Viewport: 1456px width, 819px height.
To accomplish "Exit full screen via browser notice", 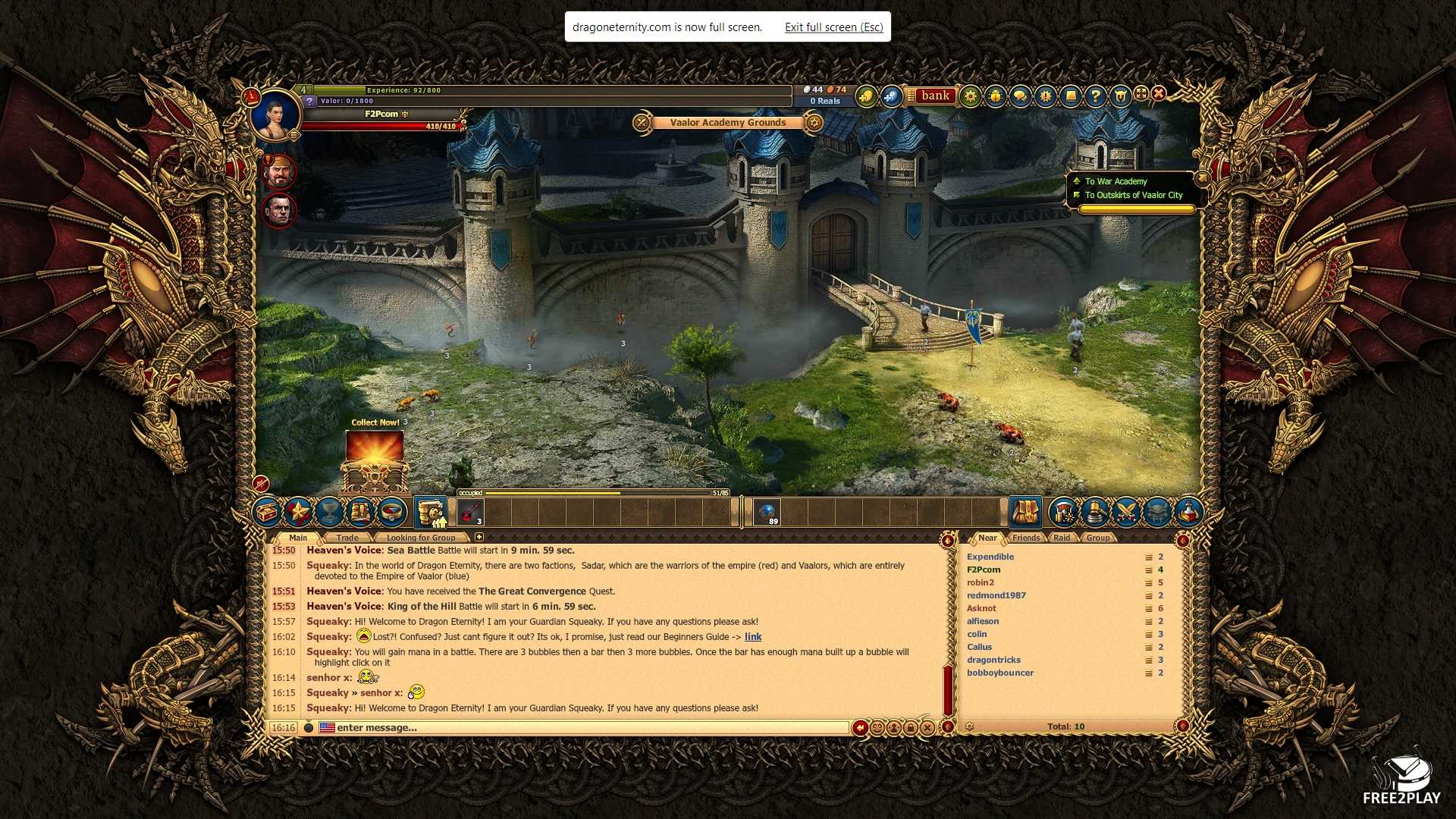I will pos(833,27).
